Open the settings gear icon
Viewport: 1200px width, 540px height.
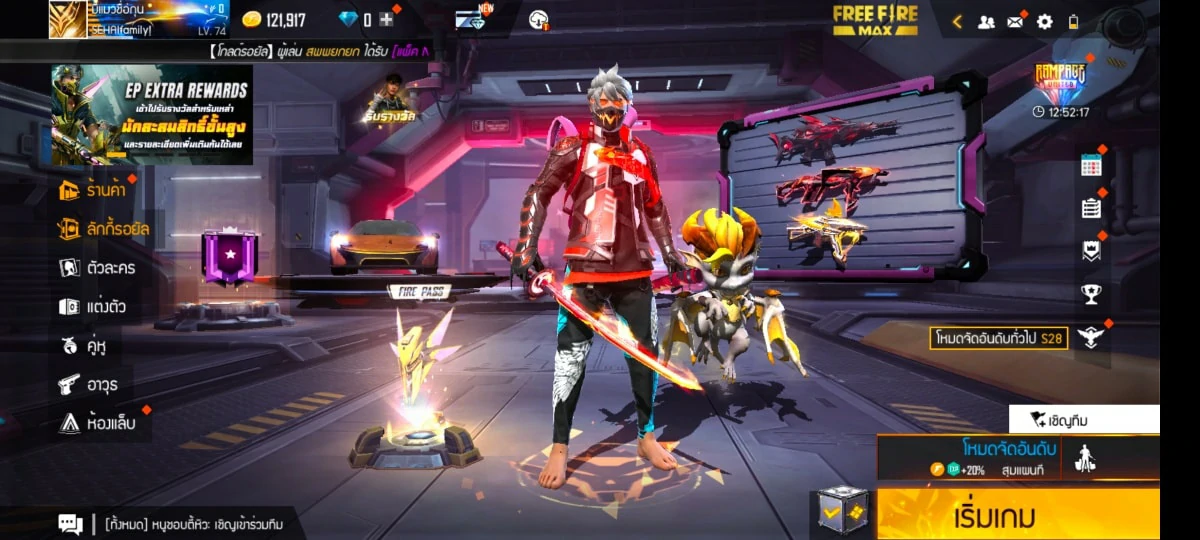click(1045, 21)
